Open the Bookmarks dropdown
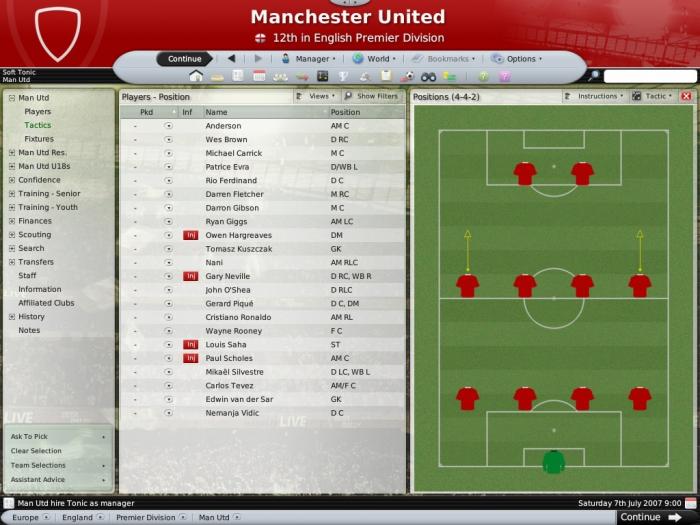Screen dimensions: 700x525 click(x=448, y=59)
